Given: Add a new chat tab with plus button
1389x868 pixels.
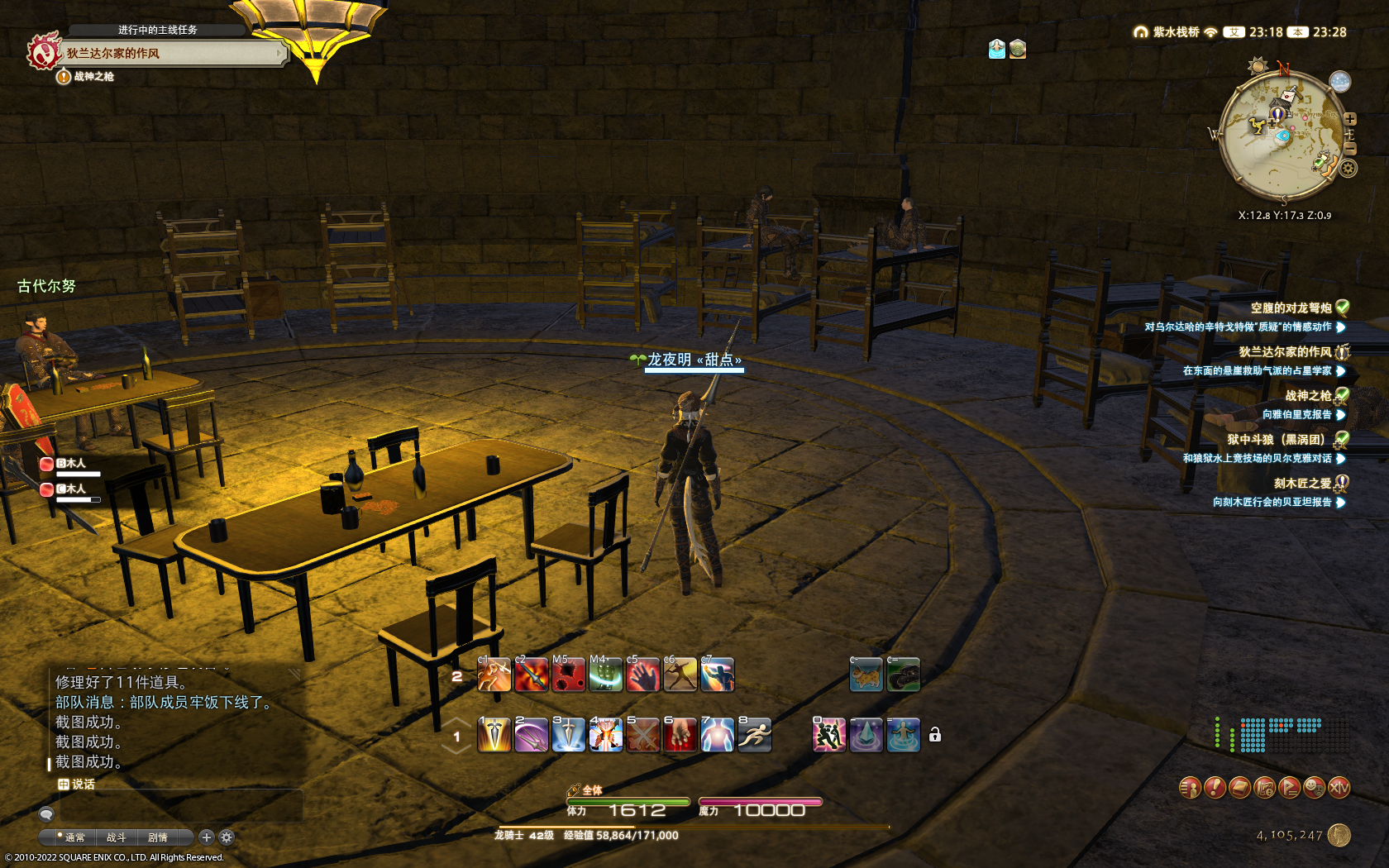Looking at the screenshot, I should tap(207, 837).
